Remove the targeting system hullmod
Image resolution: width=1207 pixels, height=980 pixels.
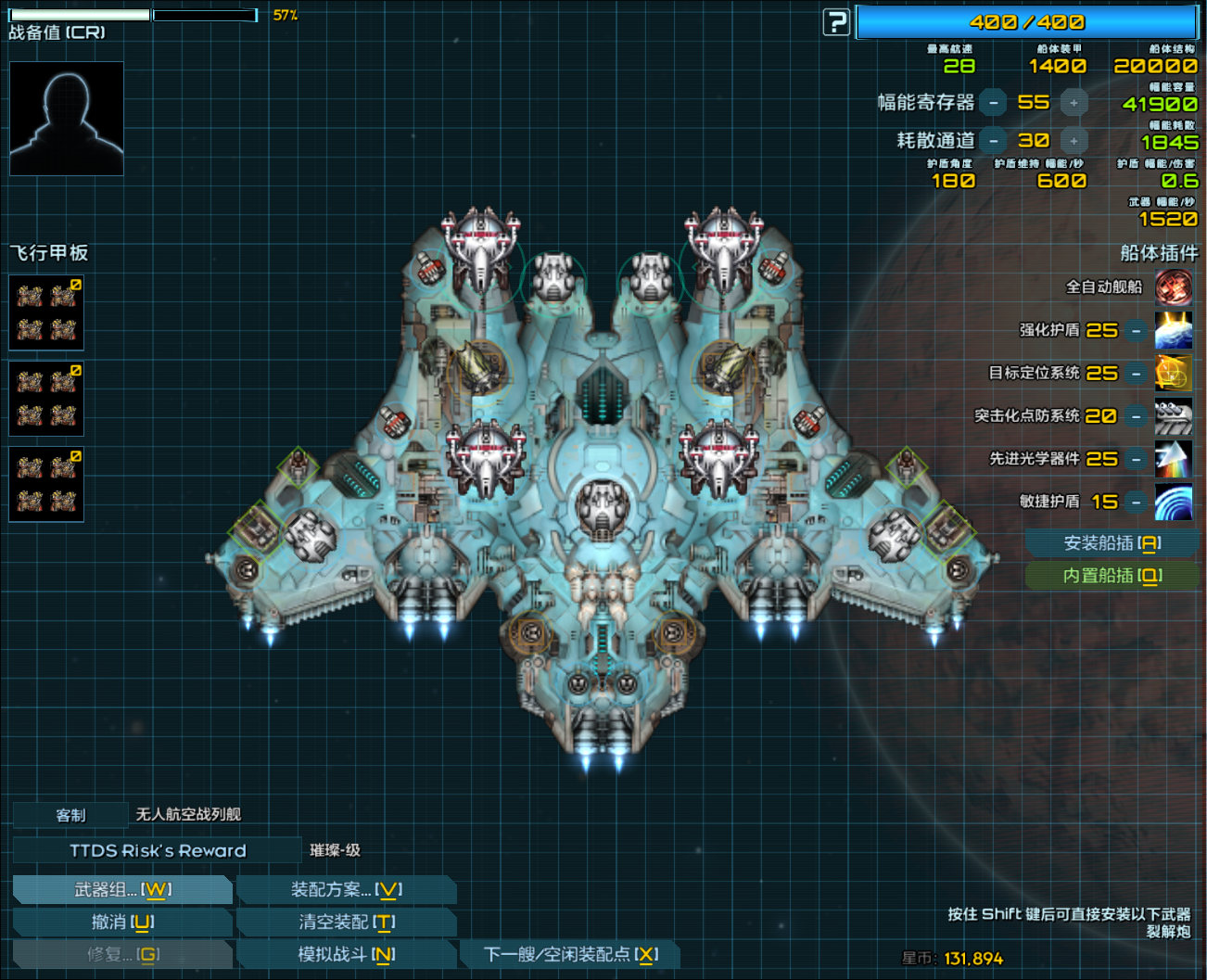click(x=1136, y=374)
